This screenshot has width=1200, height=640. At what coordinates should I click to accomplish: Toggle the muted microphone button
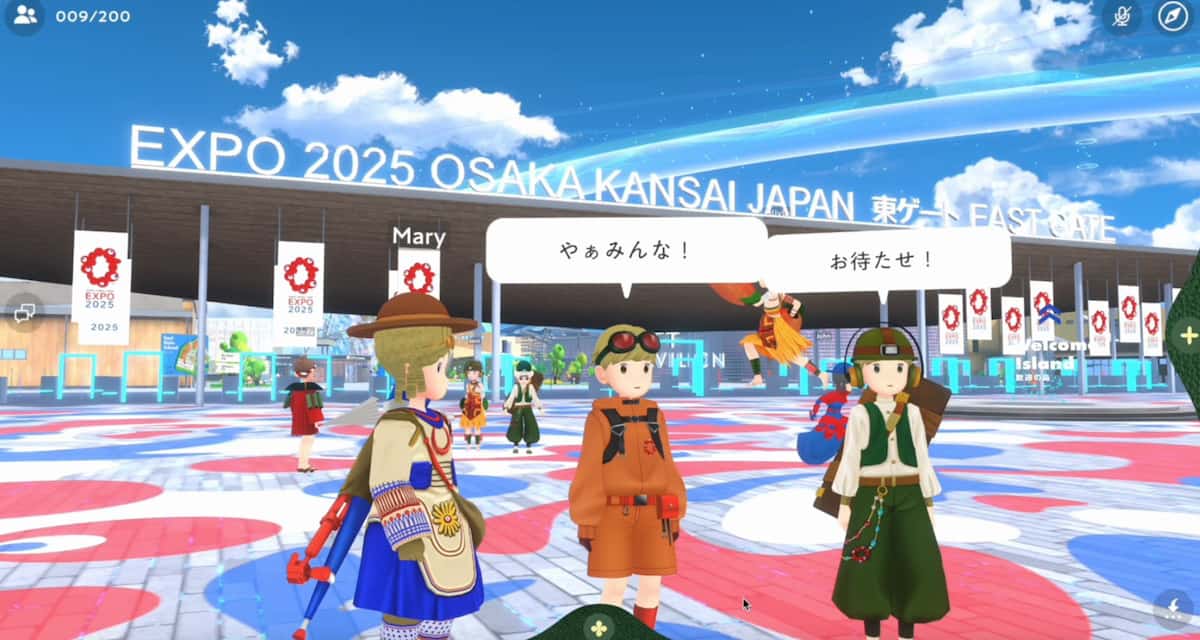click(x=1122, y=16)
